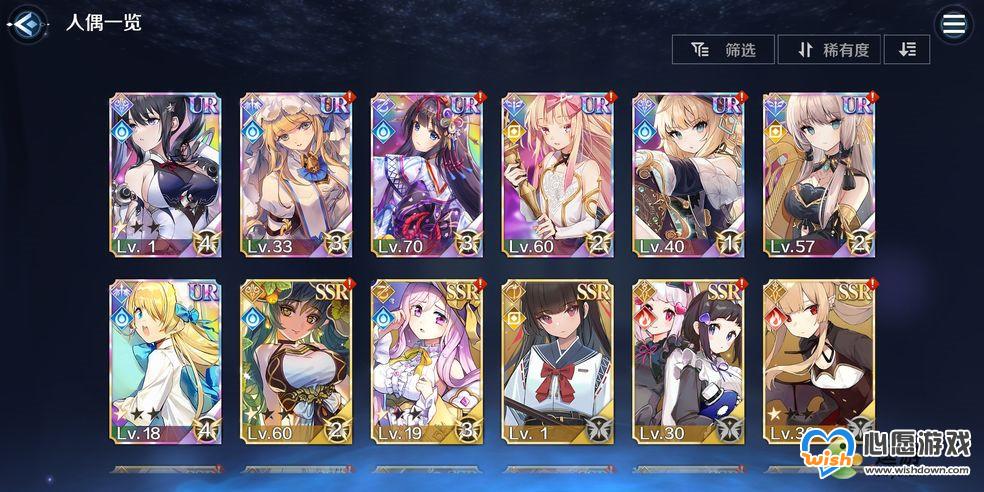Open the 筛选 filter options

pos(723,50)
